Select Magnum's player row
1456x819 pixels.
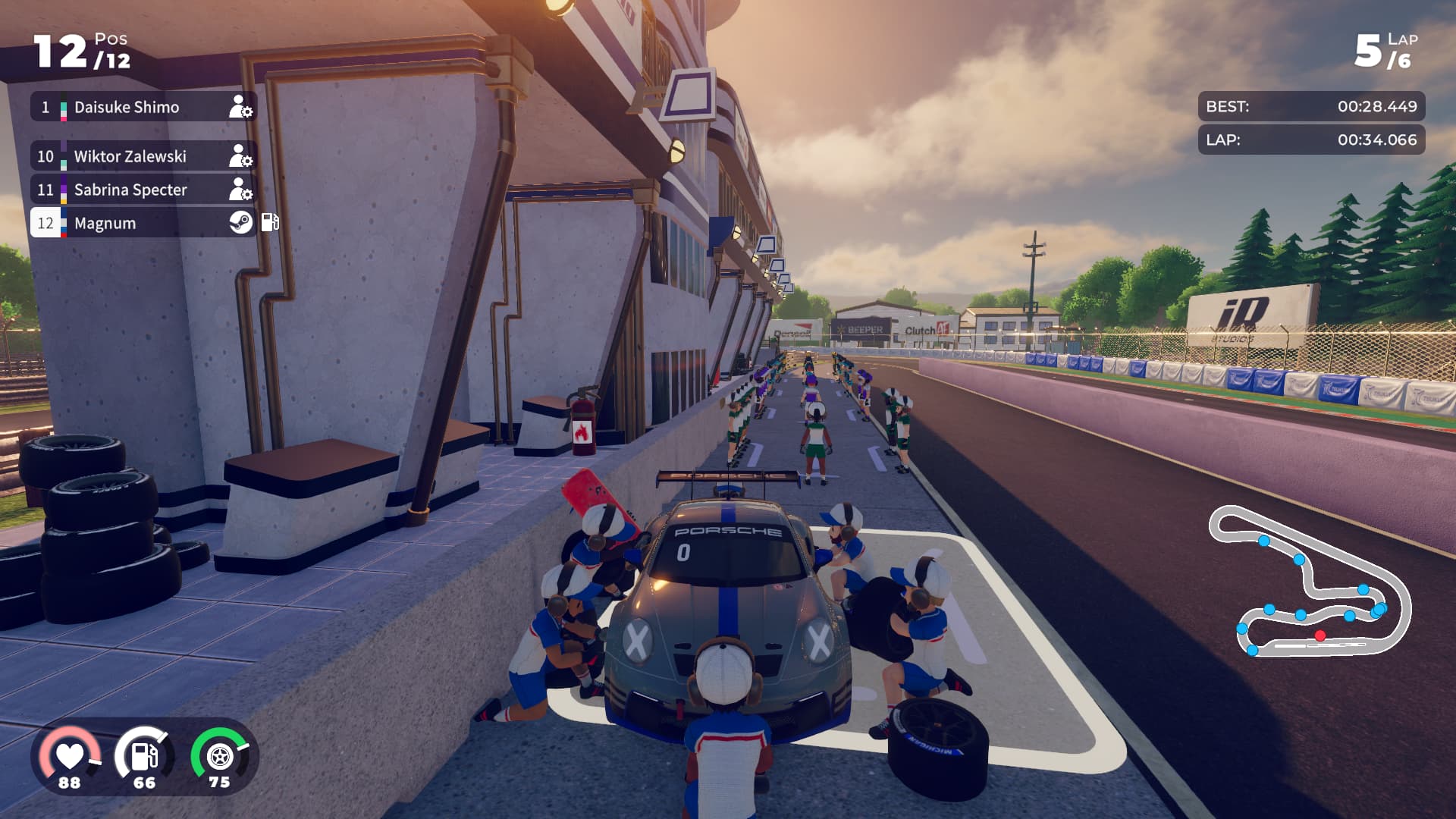pos(143,223)
